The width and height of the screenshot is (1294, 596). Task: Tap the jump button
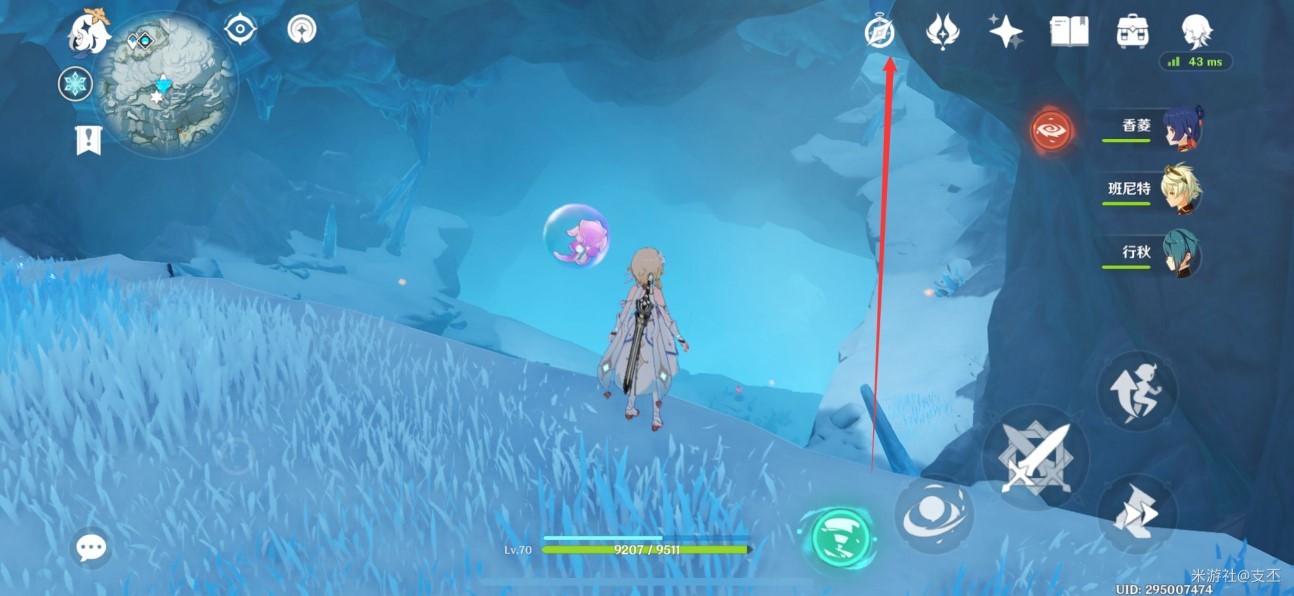click(x=1137, y=391)
